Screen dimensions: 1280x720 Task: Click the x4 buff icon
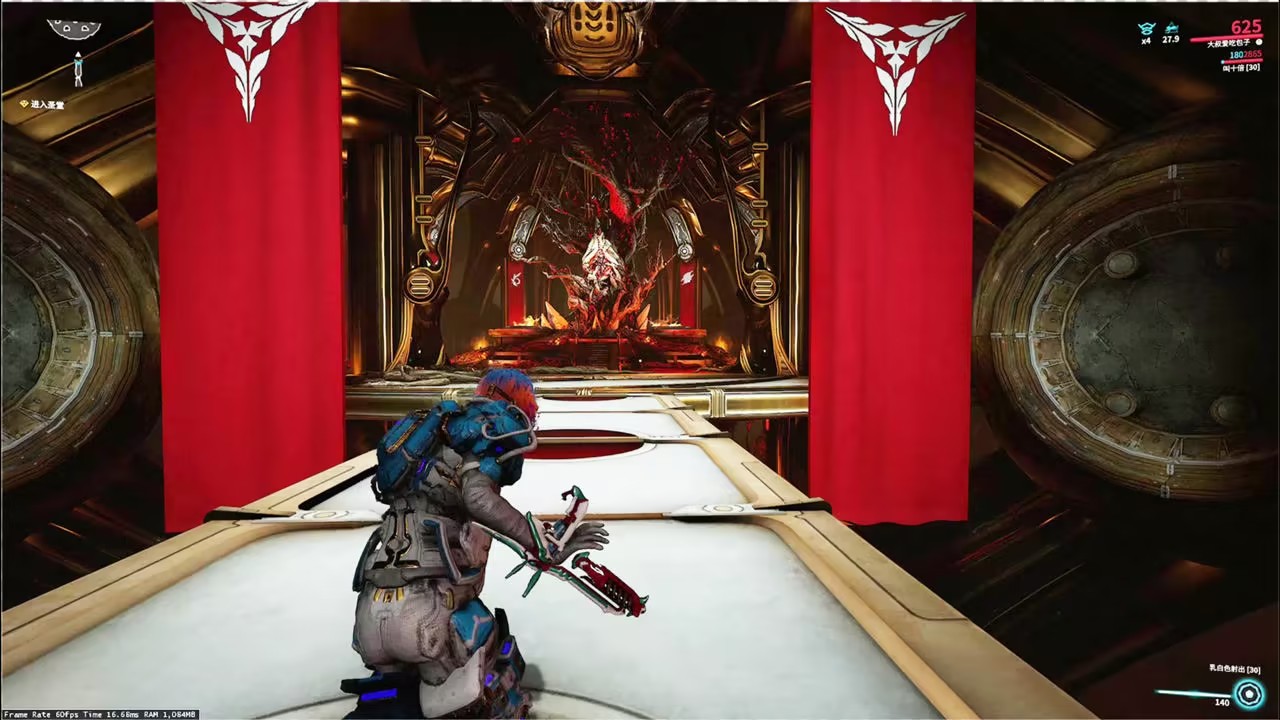pos(1147,29)
